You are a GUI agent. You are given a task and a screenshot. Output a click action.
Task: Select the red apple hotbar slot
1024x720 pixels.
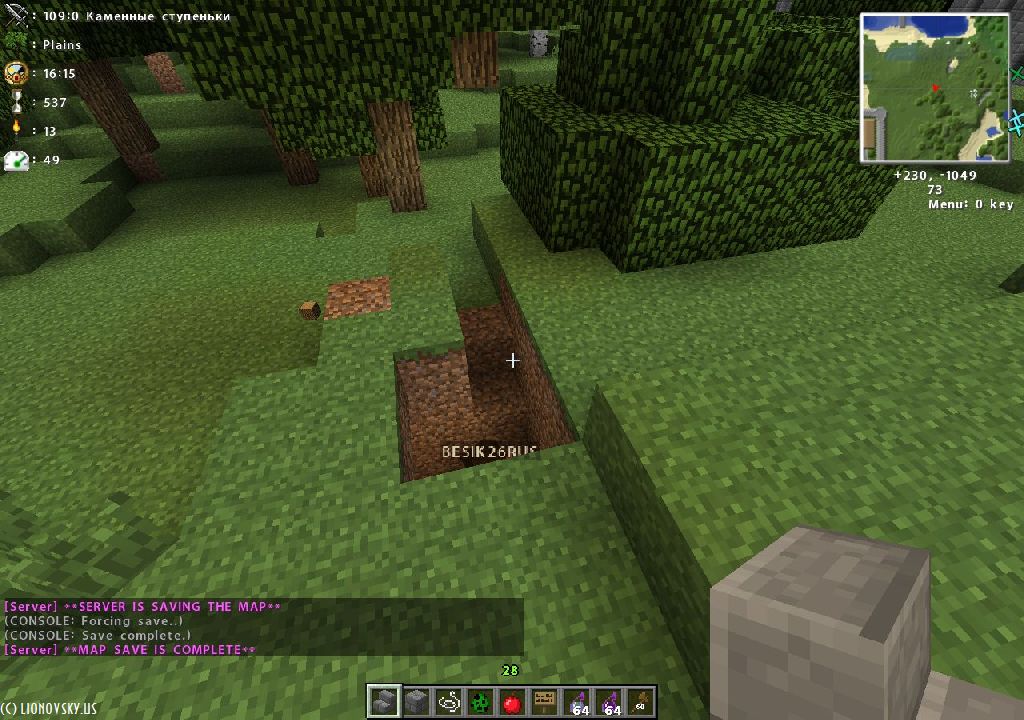tap(512, 702)
